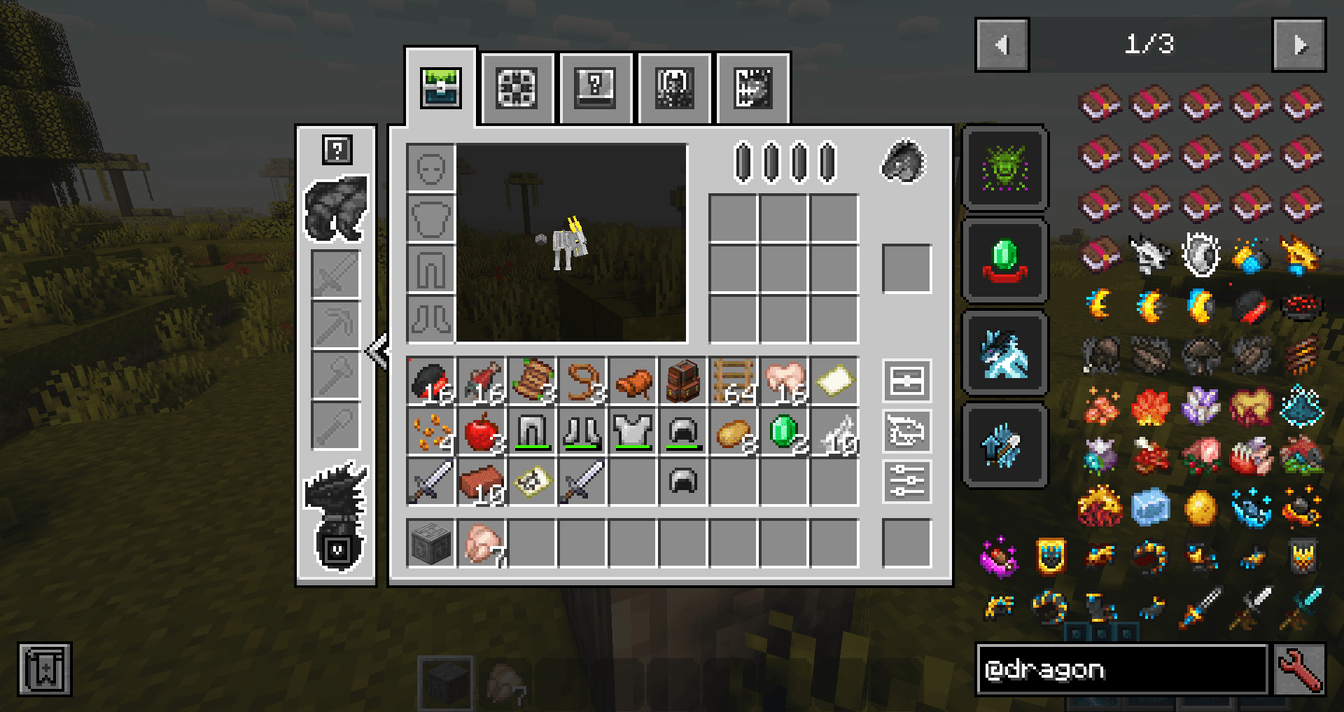The height and width of the screenshot is (712, 1344).
Task: Go to the previous JEI item page
Action: [x=1002, y=45]
